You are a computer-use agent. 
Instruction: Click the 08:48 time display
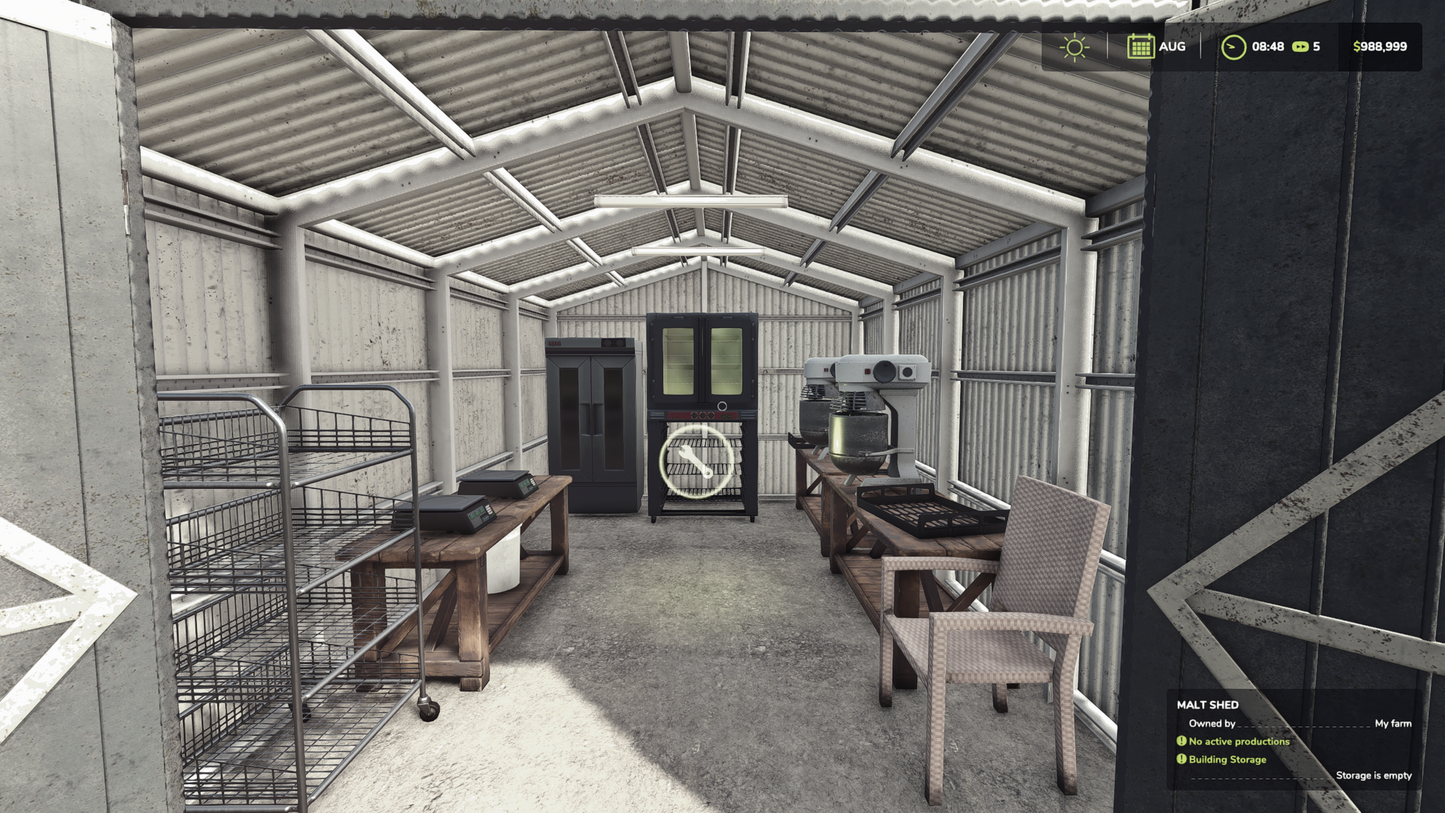[1268, 46]
